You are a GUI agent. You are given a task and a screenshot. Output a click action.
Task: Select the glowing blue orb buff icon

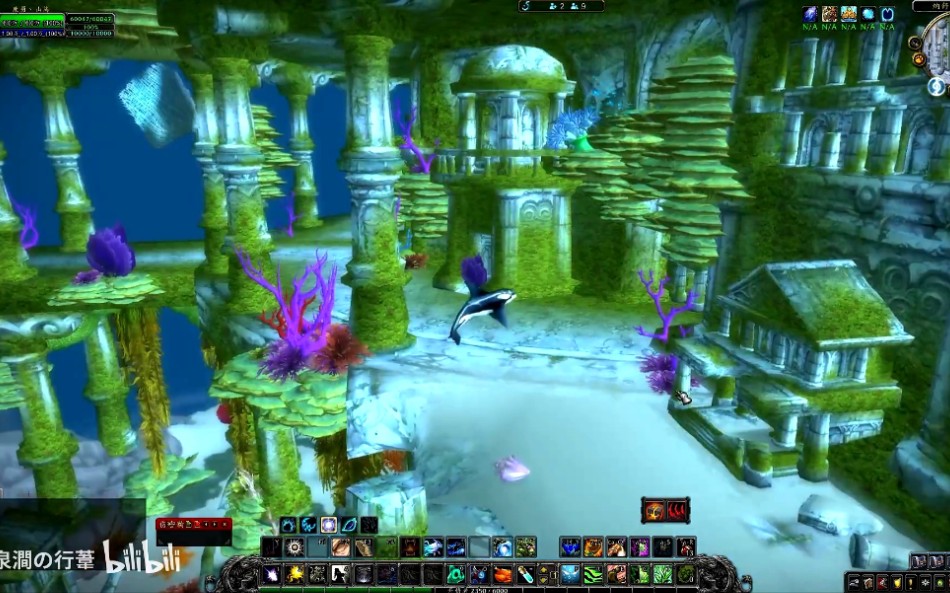click(x=868, y=14)
